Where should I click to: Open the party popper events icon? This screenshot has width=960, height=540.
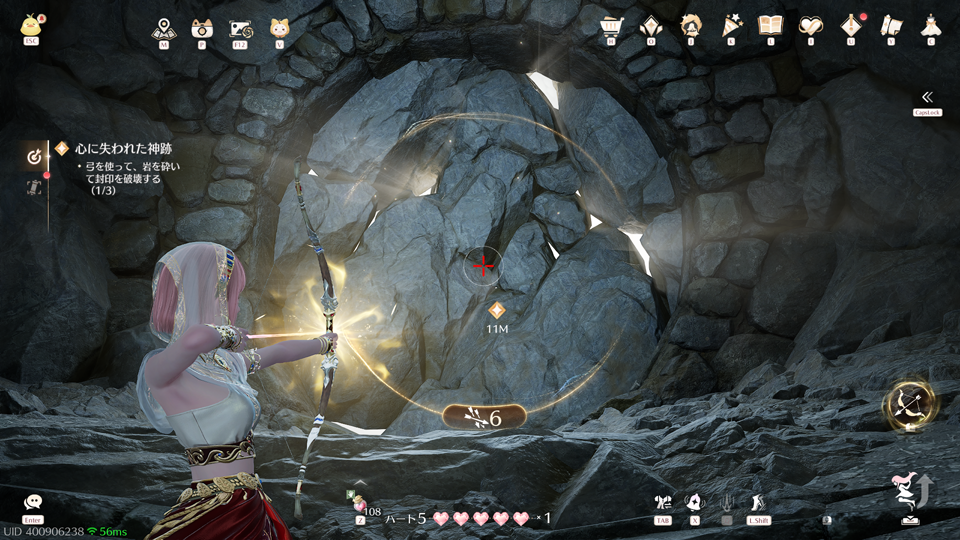730,26
